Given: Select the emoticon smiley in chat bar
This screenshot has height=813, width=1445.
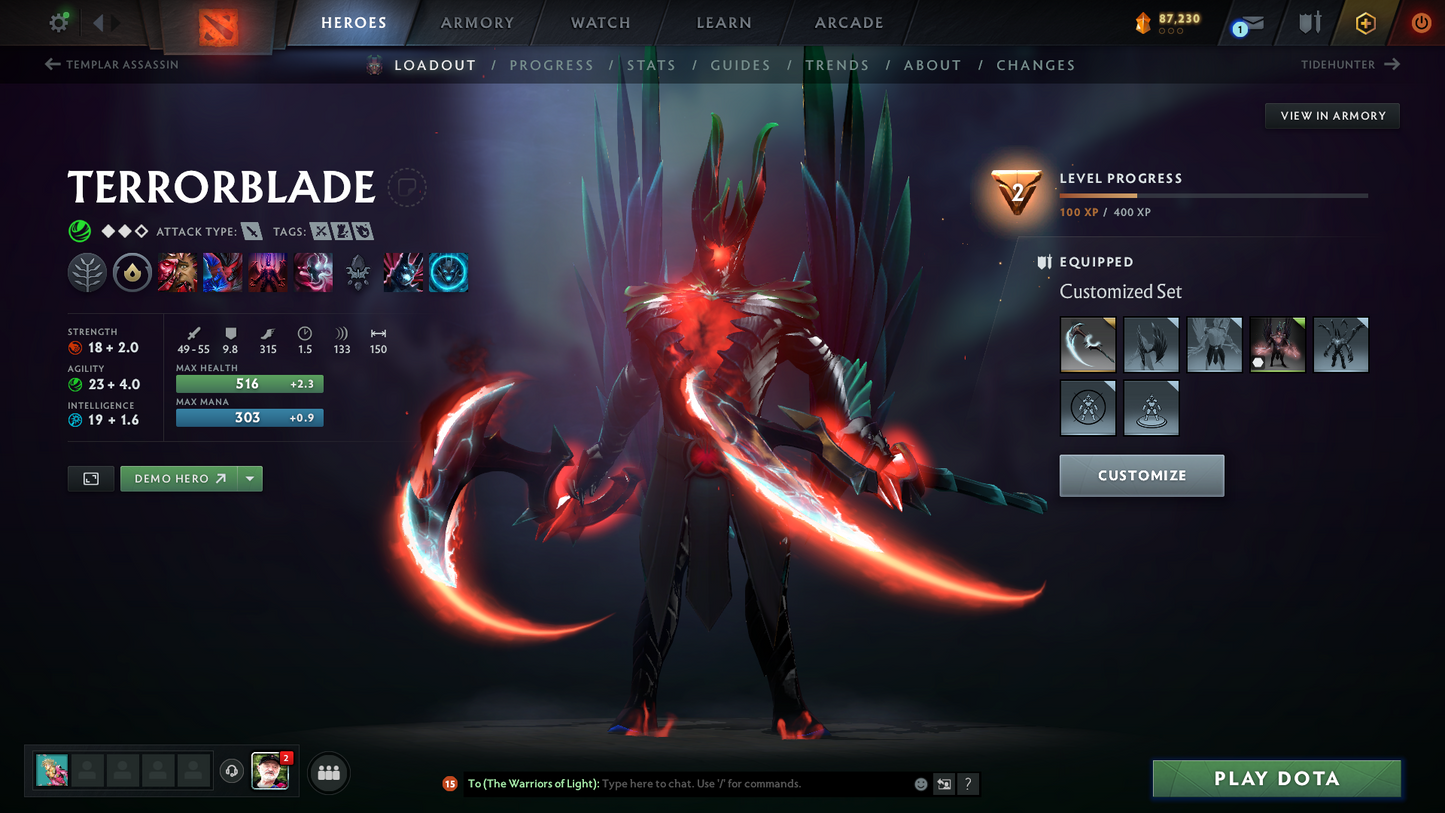Looking at the screenshot, I should click(920, 784).
